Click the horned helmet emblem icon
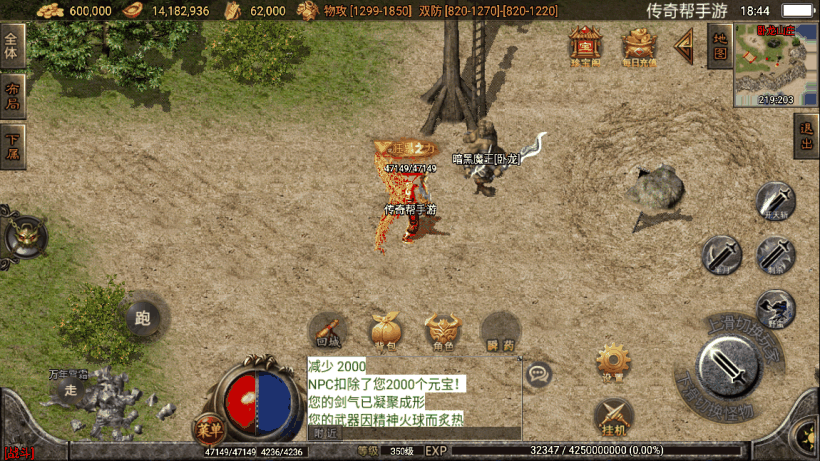The height and width of the screenshot is (461, 820). pos(24,237)
